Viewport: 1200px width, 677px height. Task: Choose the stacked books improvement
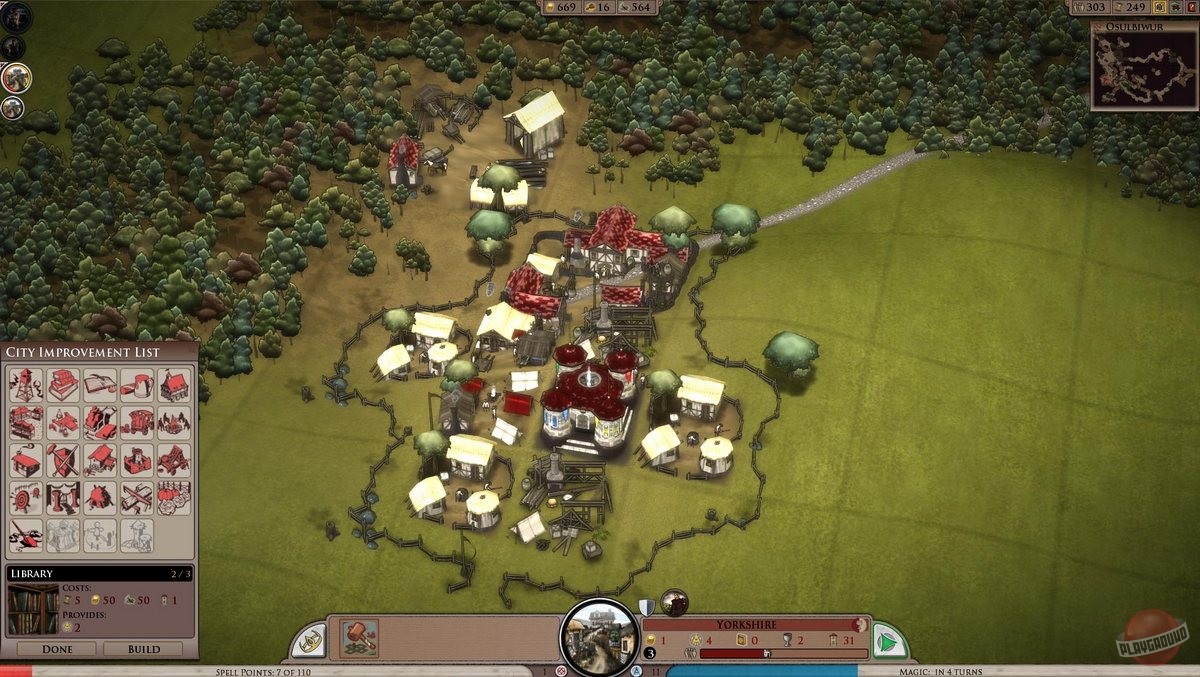pyautogui.click(x=64, y=385)
